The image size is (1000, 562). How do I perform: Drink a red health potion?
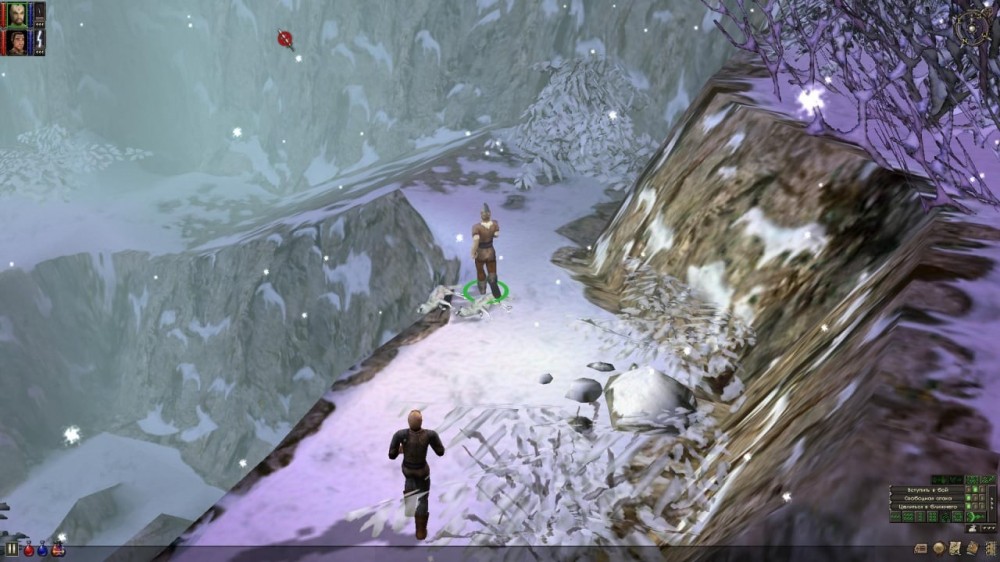tap(28, 549)
